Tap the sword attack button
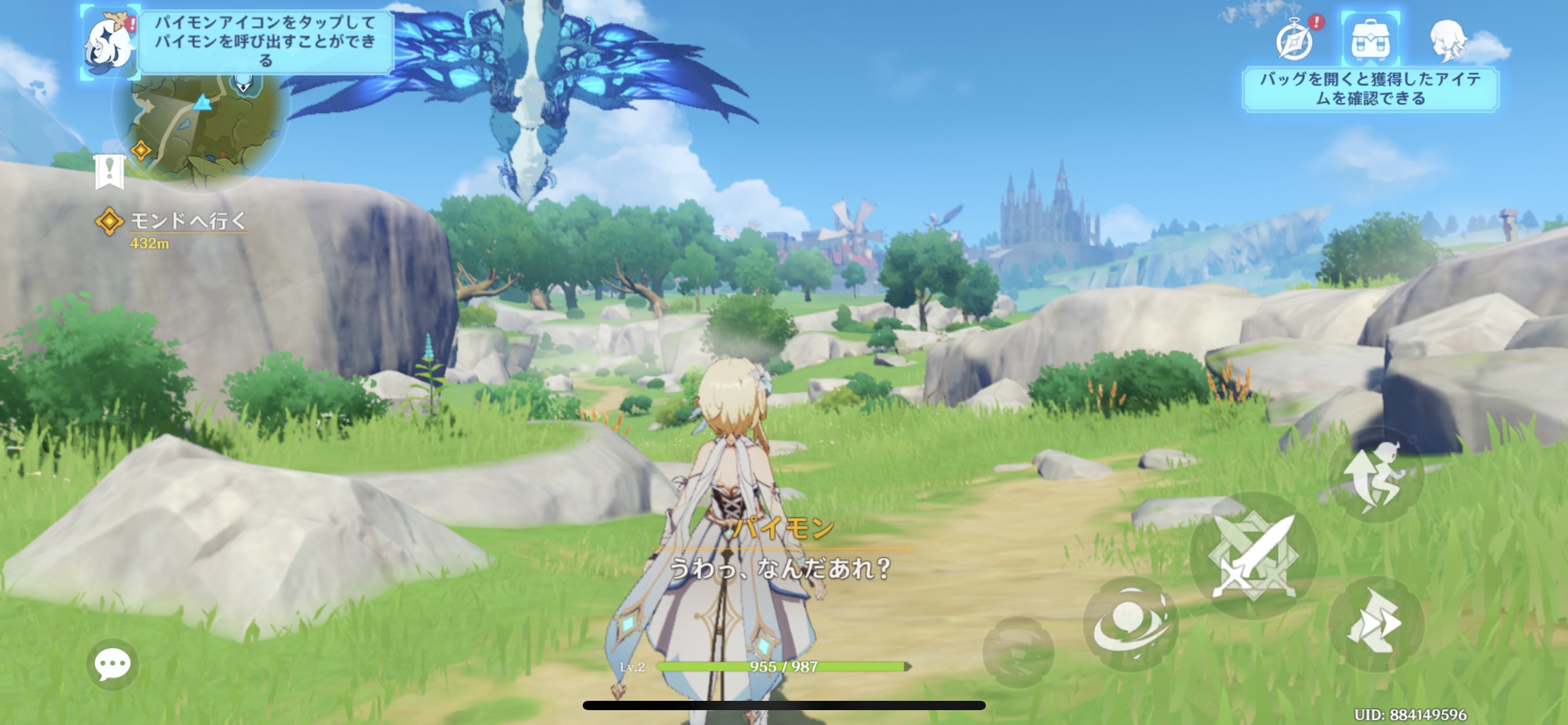1568x725 pixels. point(1253,556)
